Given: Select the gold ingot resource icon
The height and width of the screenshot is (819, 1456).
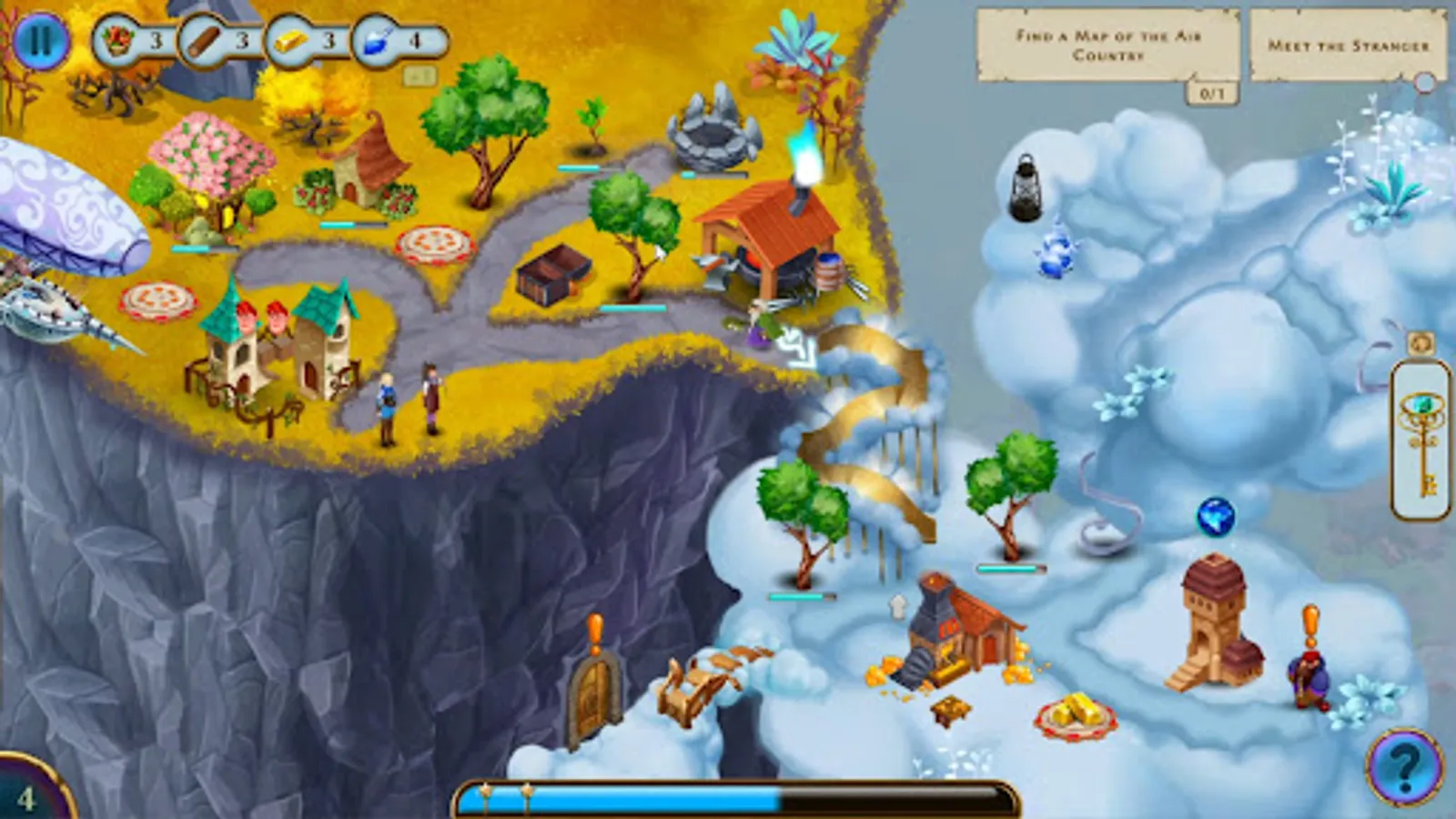Looking at the screenshot, I should point(288,40).
